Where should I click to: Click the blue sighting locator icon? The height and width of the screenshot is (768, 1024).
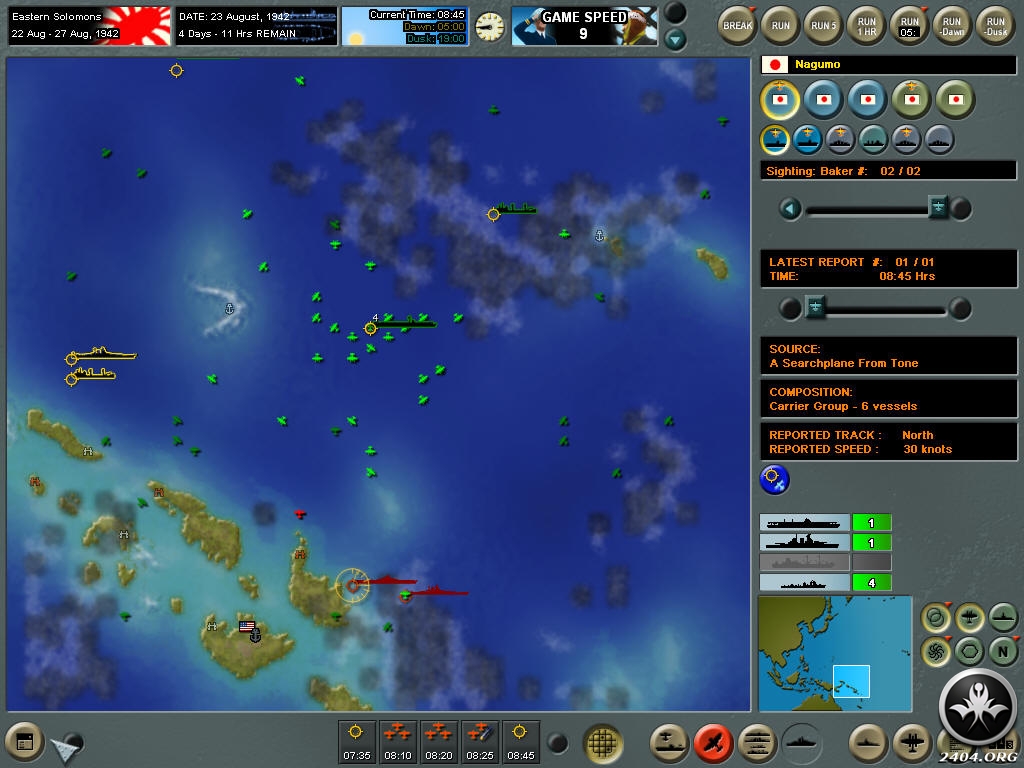[x=775, y=480]
